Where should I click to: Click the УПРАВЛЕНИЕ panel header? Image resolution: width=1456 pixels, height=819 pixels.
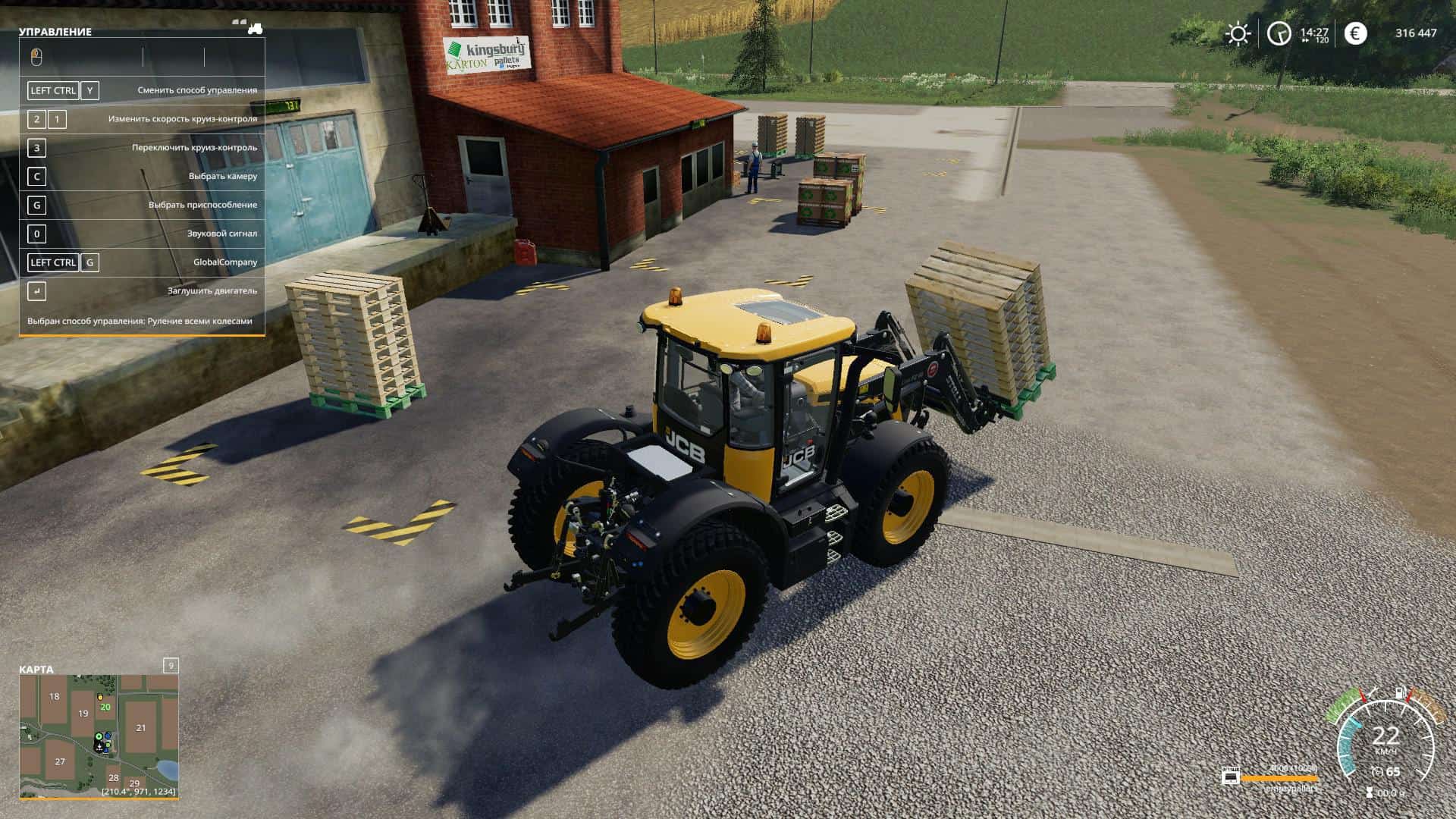(x=53, y=32)
